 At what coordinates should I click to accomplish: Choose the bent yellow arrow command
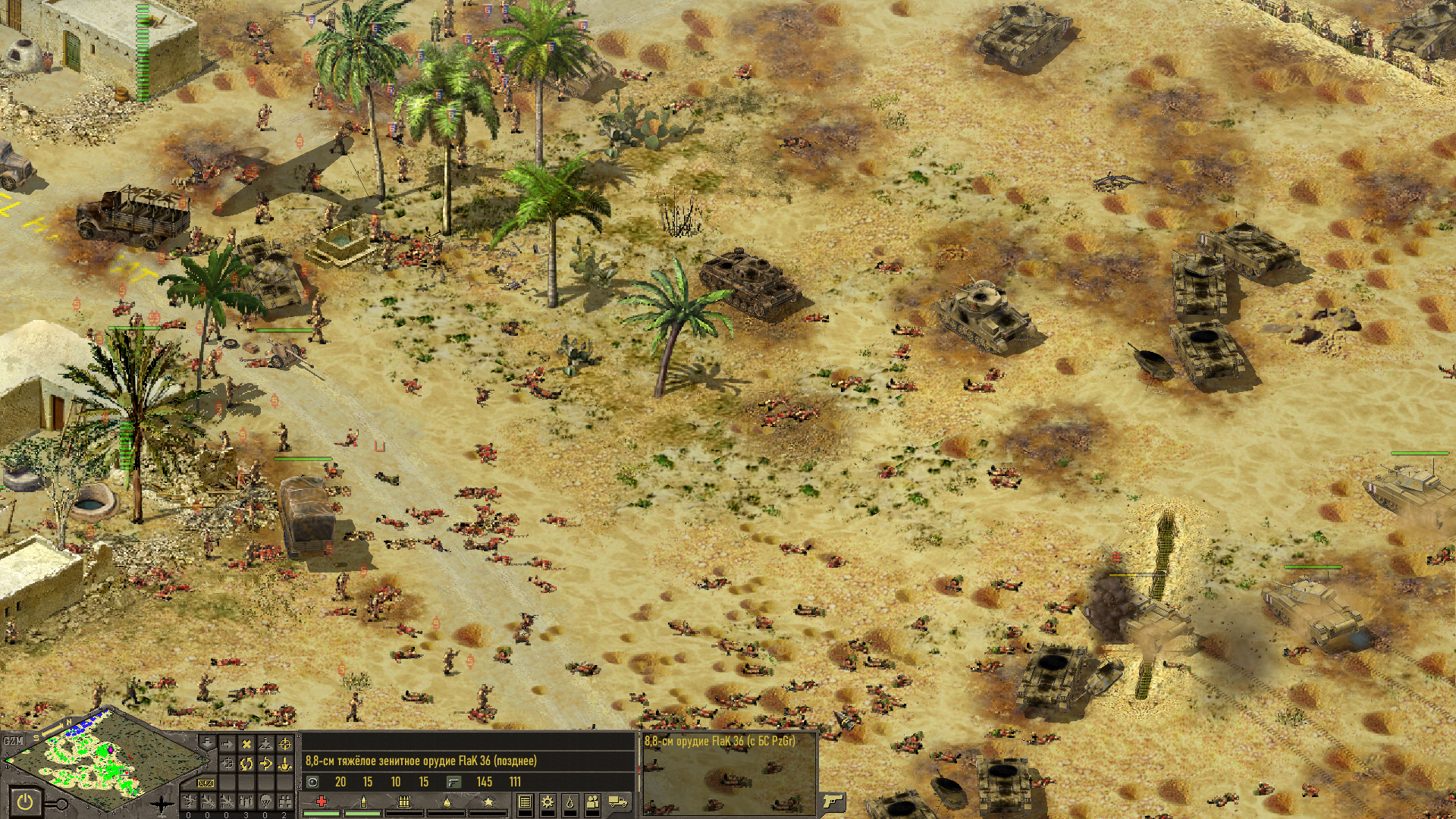click(x=265, y=764)
